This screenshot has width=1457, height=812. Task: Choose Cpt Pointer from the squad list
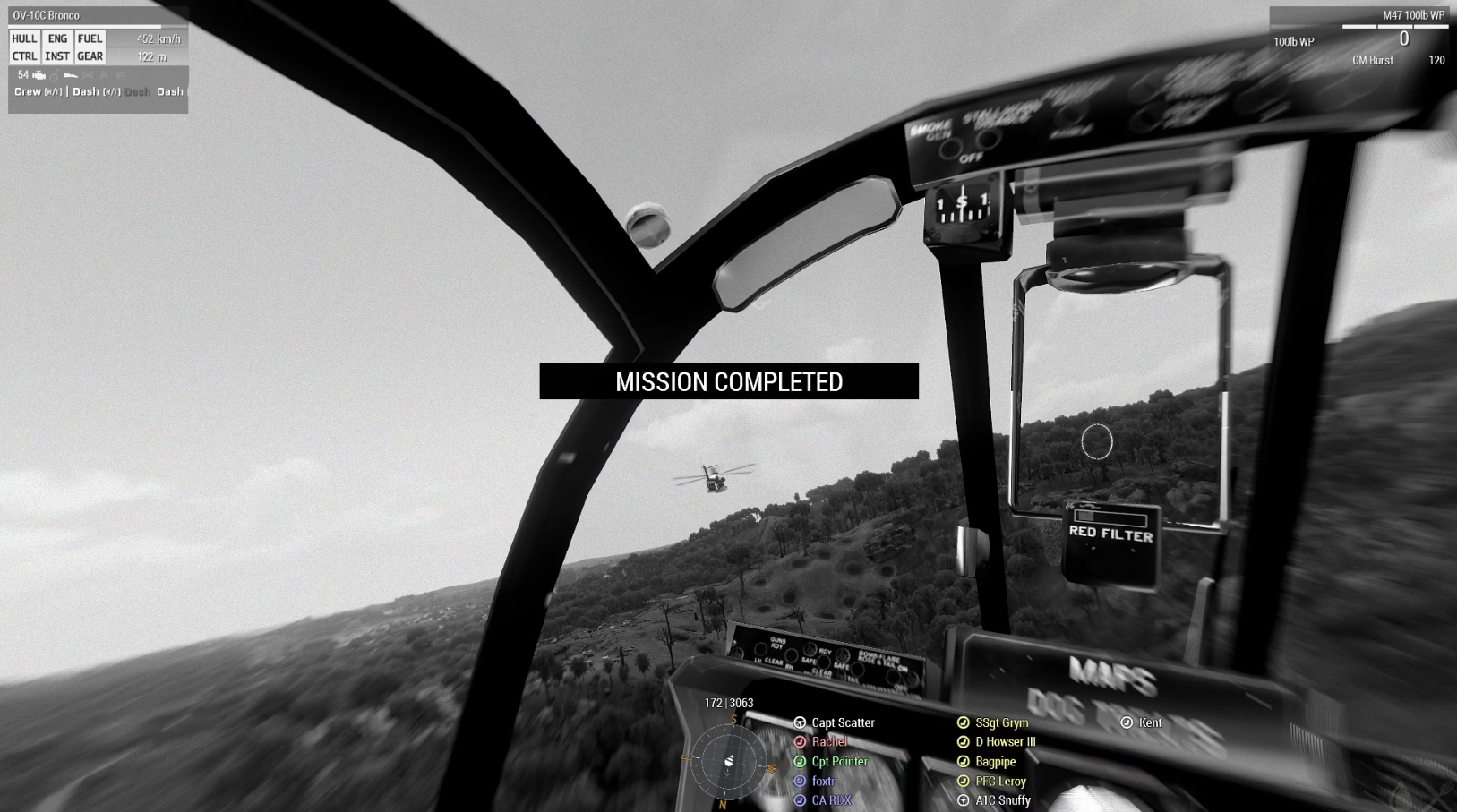[839, 762]
